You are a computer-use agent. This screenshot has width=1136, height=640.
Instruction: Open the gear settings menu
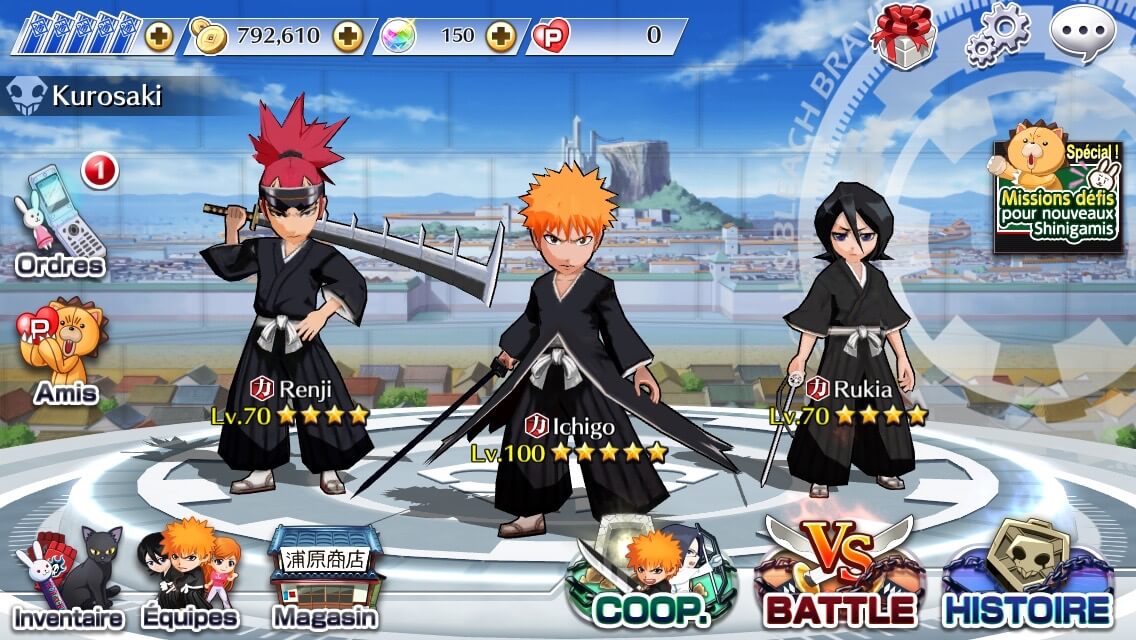tap(996, 34)
